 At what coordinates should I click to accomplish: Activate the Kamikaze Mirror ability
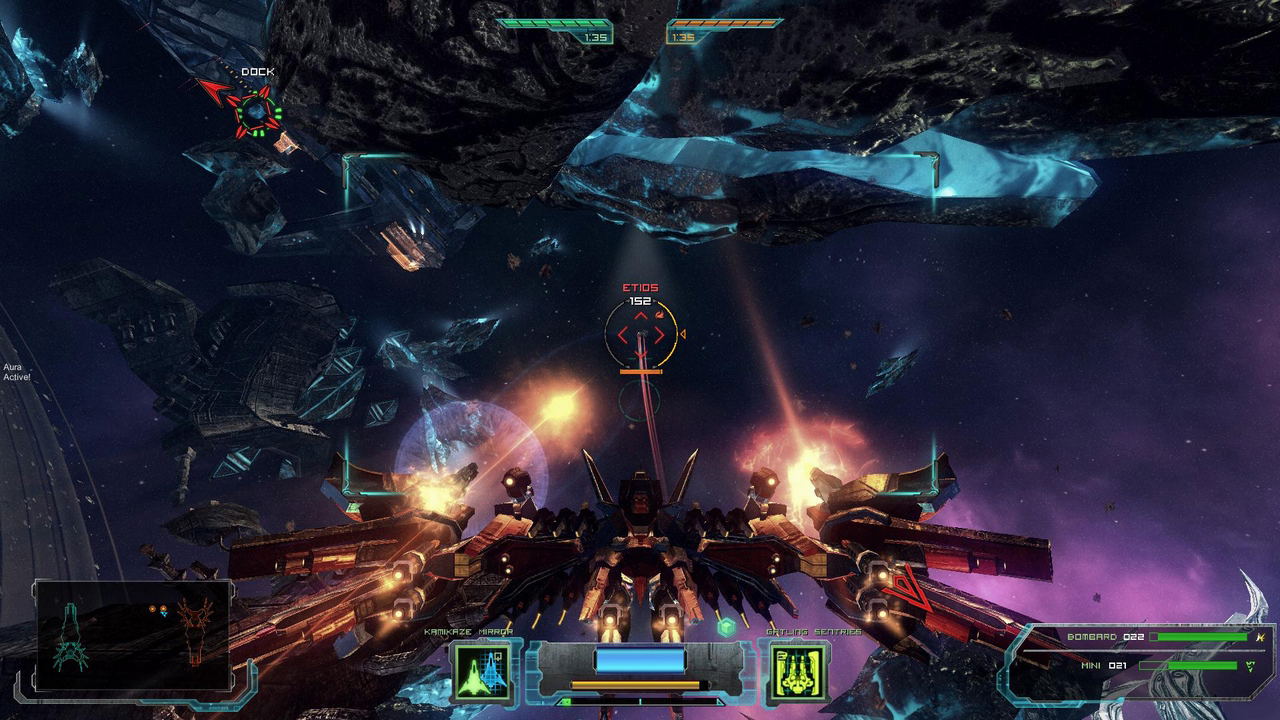(x=482, y=671)
